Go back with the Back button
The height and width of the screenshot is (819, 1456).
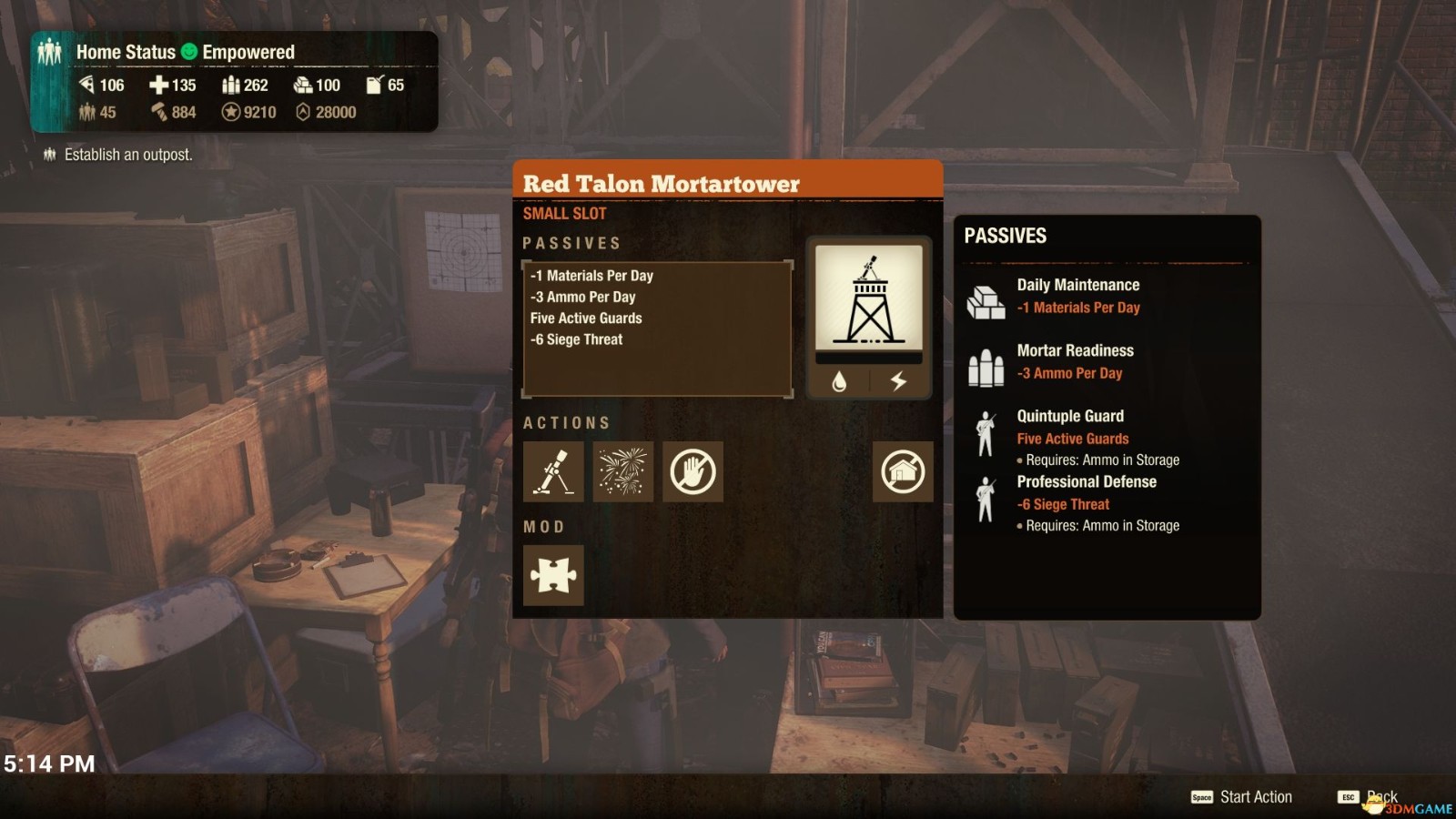(1369, 797)
